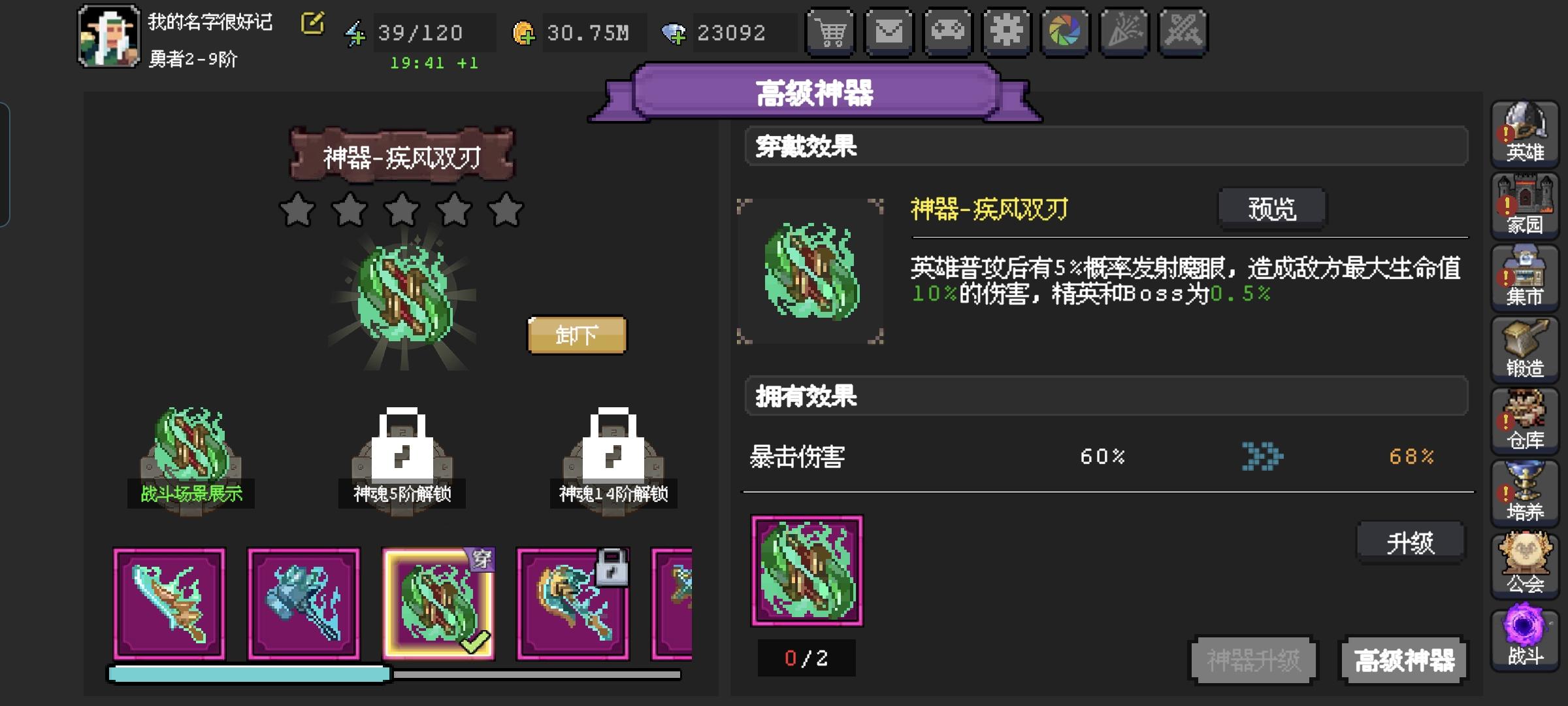Viewport: 1568px width, 706px height.
Task: Toggle 战斗场景展示 battle scene display
Action: pyautogui.click(x=193, y=458)
